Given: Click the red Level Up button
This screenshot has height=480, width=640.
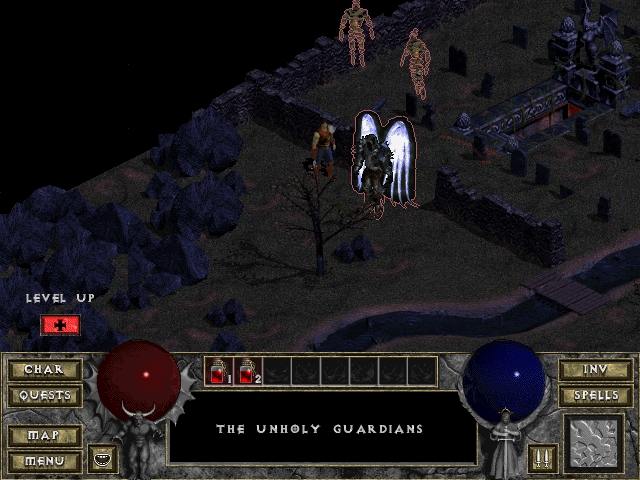Looking at the screenshot, I should click(60, 325).
